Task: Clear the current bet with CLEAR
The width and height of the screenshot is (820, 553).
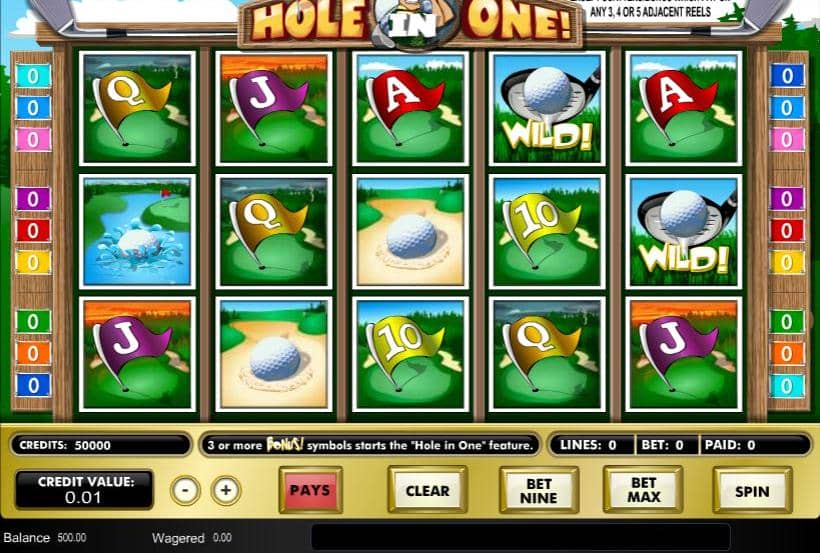Action: [x=427, y=490]
